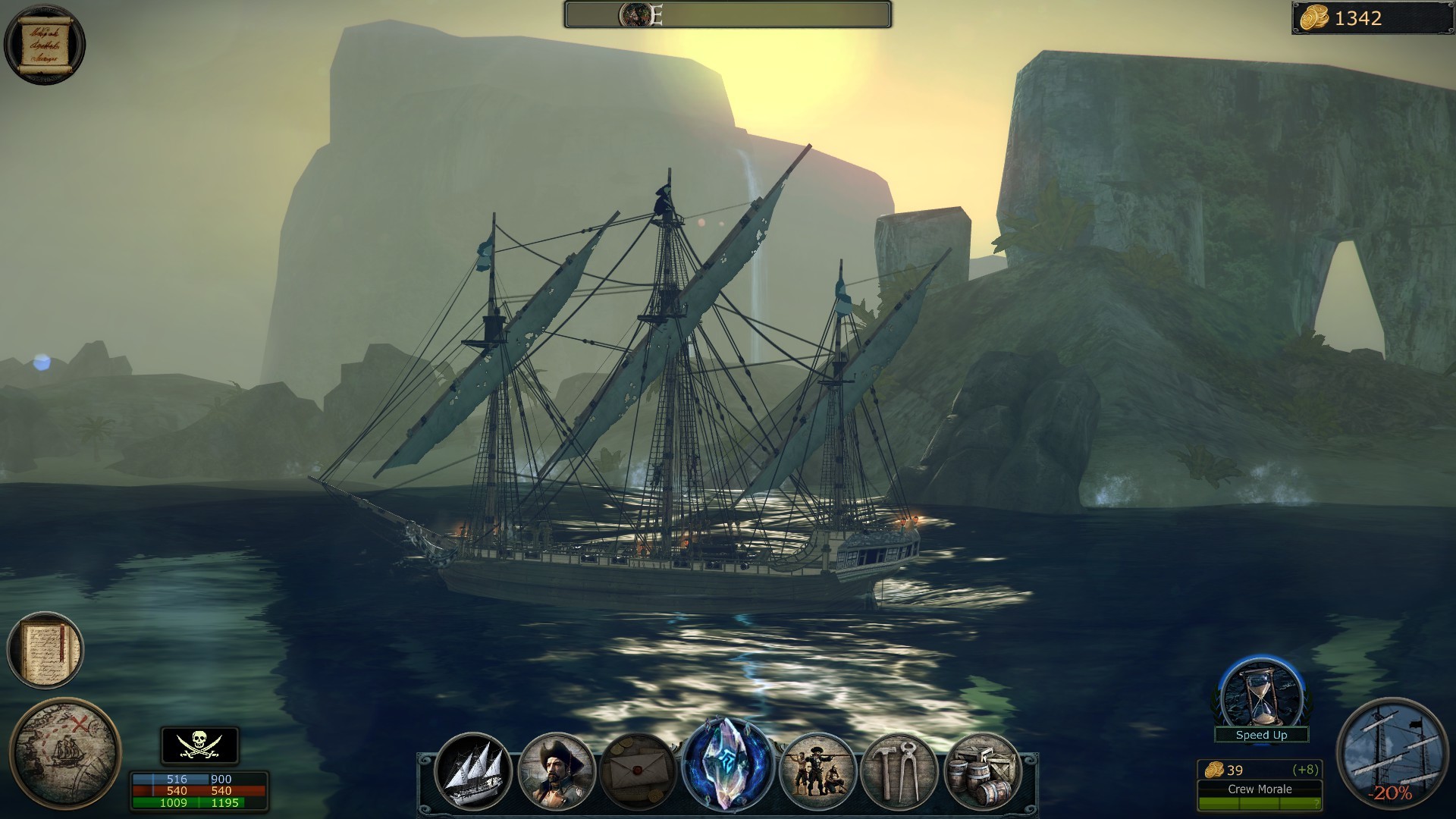Open the captain portrait screen
The image size is (1456, 819).
click(x=556, y=771)
